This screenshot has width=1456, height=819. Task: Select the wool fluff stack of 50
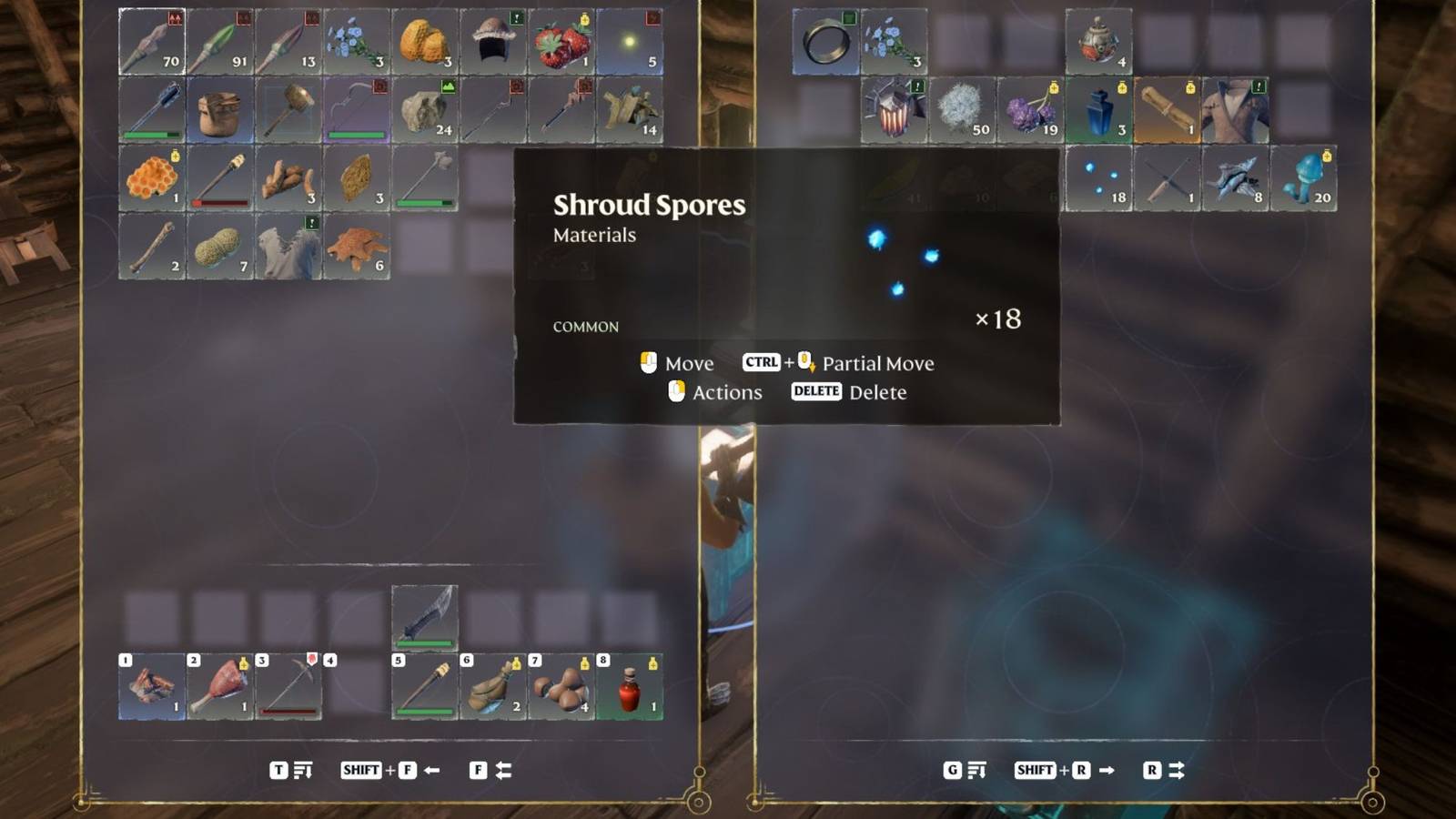[x=962, y=109]
